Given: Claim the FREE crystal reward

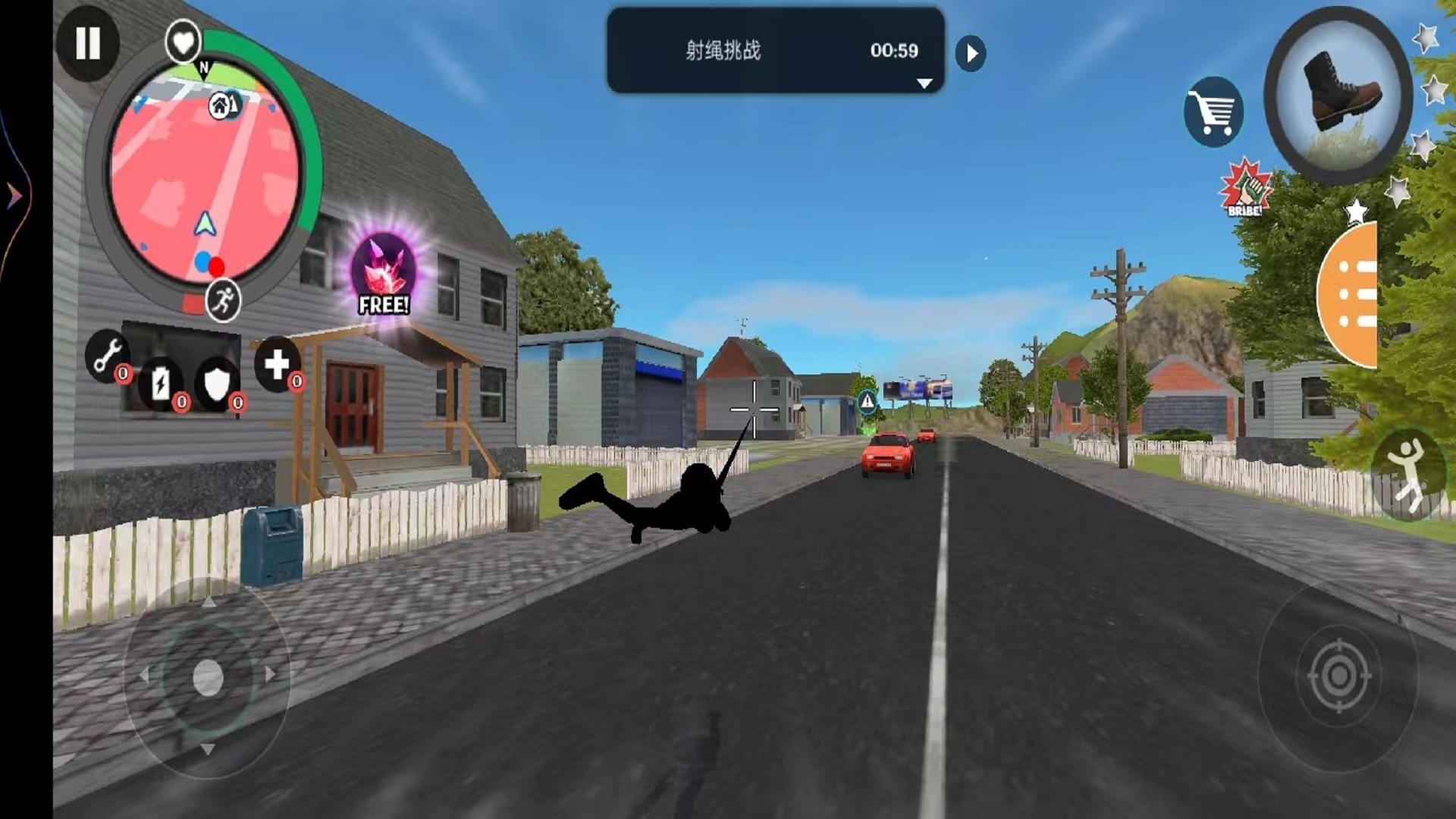Looking at the screenshot, I should pos(384,275).
